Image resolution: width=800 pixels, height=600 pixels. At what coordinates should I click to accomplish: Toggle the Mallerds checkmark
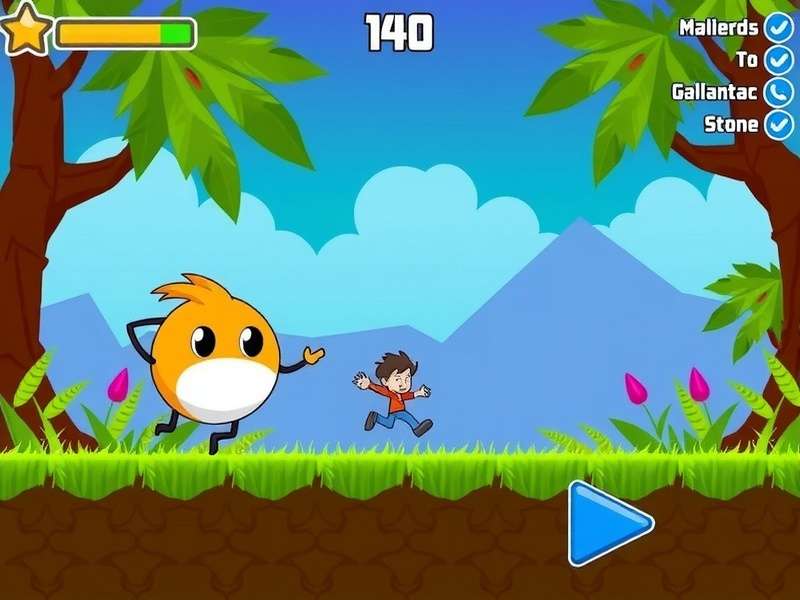pyautogui.click(x=778, y=27)
